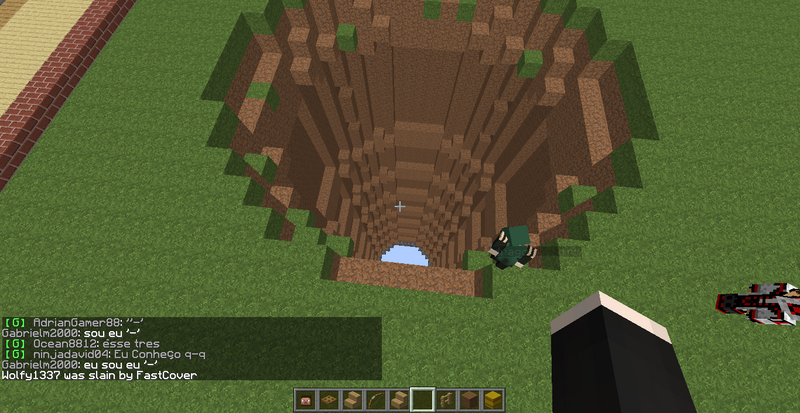The height and width of the screenshot is (413, 800).
Task: Choose the bow in the hotbar
Action: [x=375, y=400]
